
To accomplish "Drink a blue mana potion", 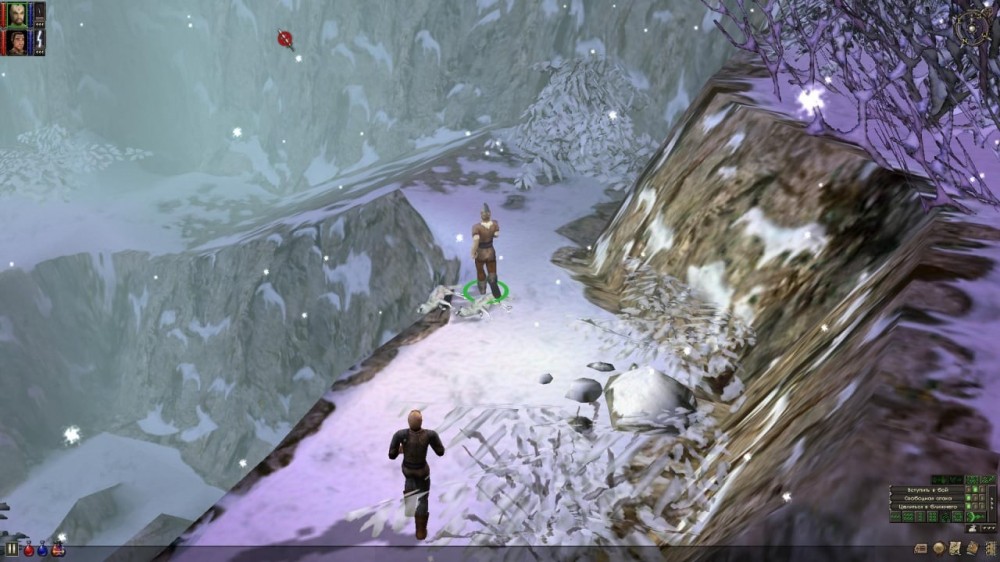I will tap(43, 549).
